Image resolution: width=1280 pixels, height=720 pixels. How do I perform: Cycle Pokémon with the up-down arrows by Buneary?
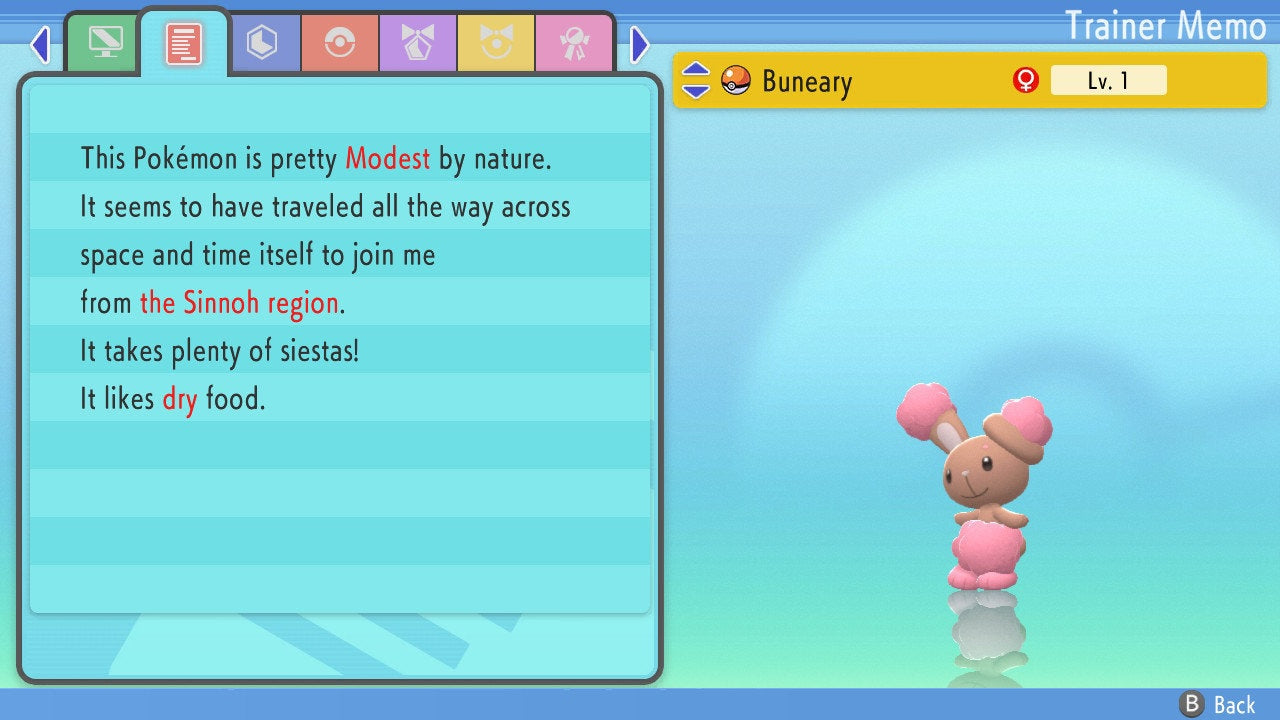[x=696, y=80]
